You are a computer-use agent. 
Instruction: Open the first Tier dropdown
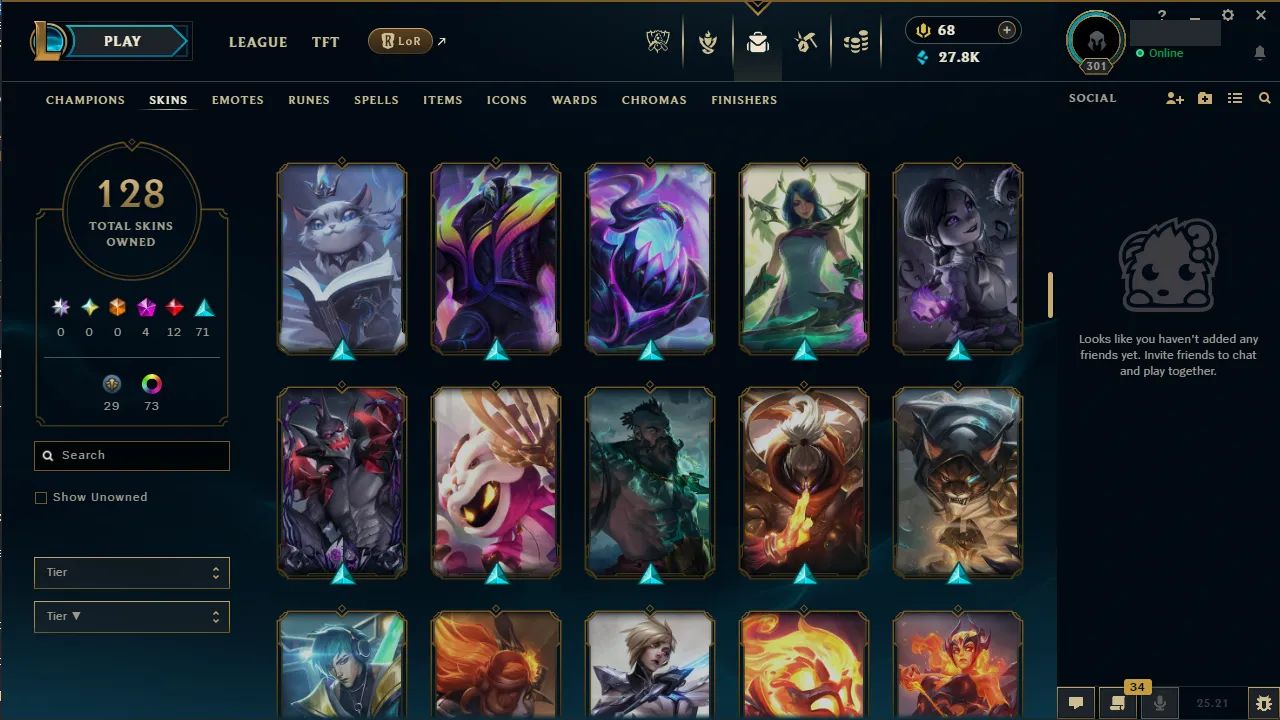(x=131, y=572)
